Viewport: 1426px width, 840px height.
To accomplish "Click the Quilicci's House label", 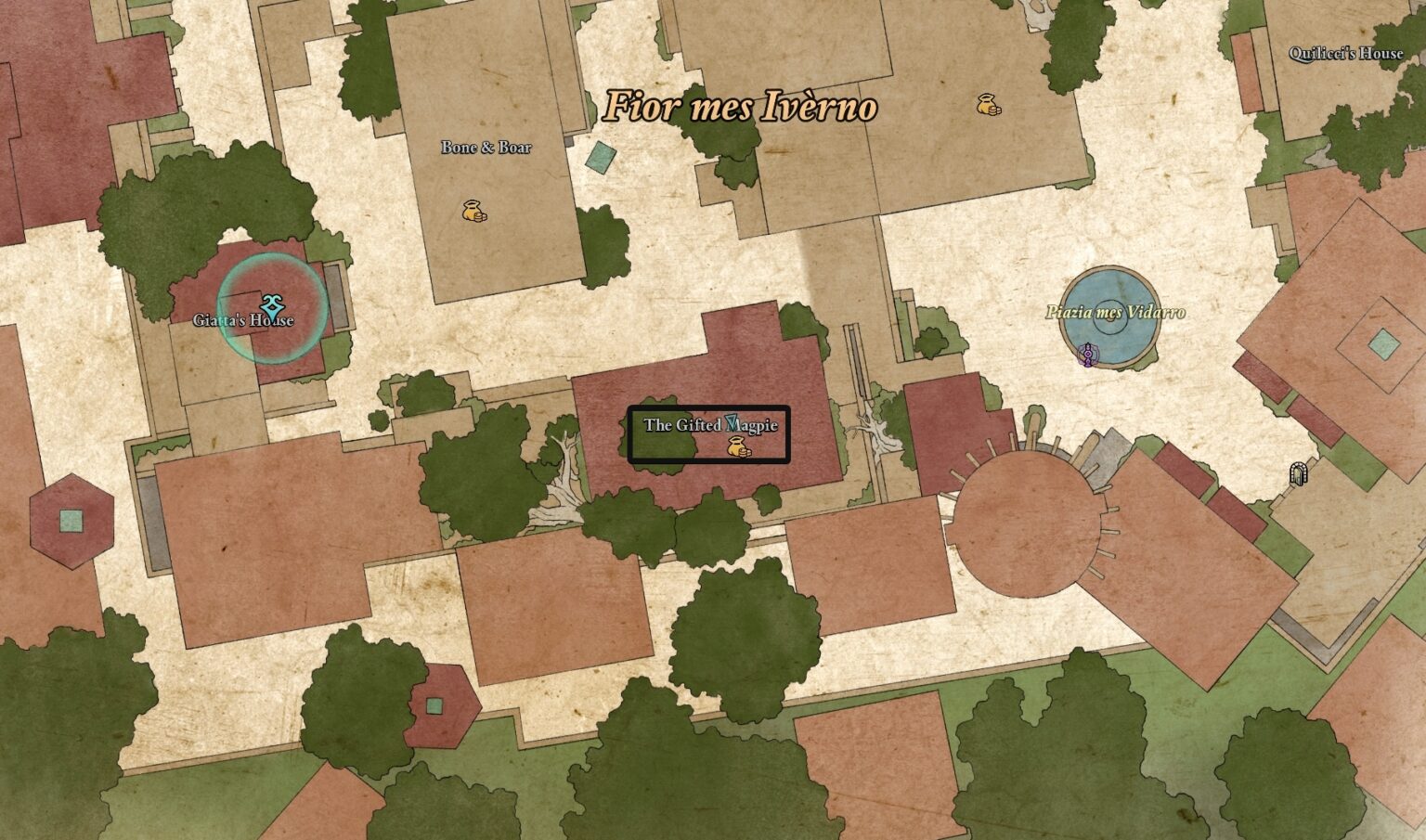I will (1345, 53).
